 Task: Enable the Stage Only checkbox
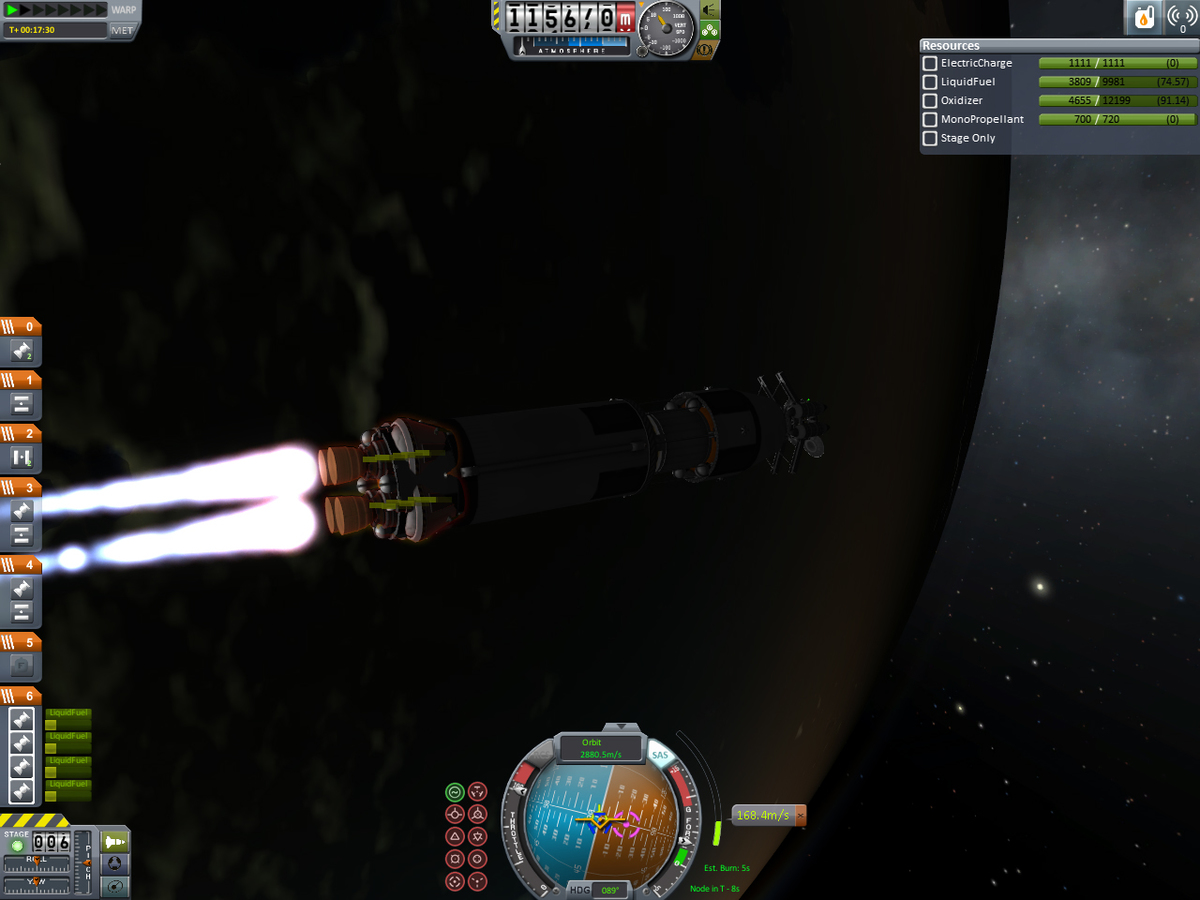click(x=930, y=138)
